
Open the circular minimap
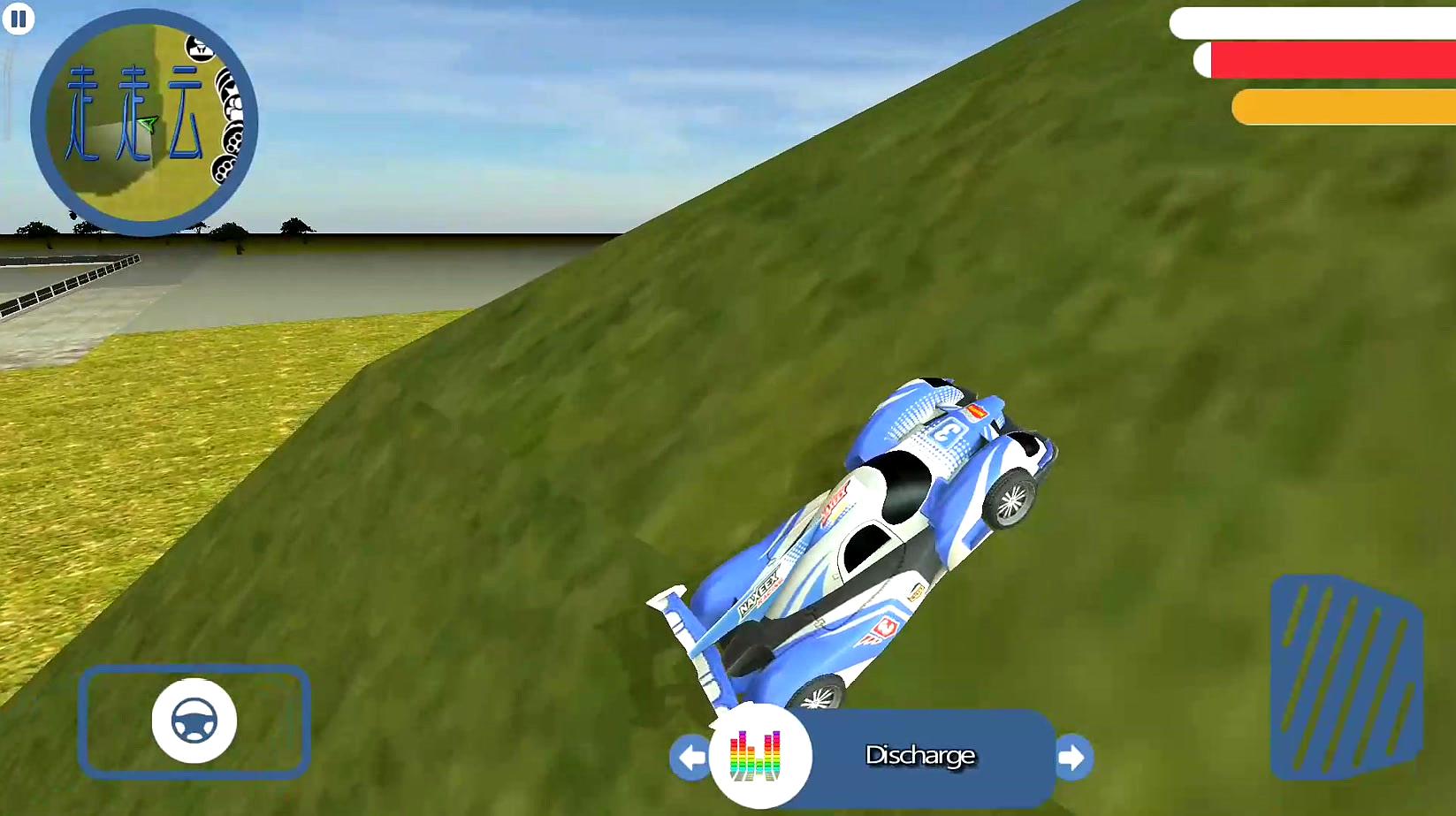[144, 122]
